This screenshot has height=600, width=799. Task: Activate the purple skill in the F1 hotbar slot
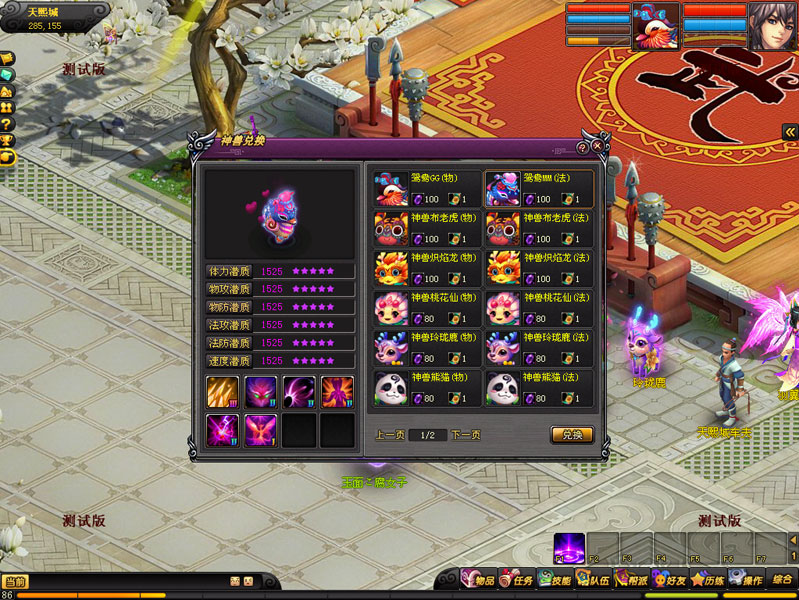coord(569,548)
